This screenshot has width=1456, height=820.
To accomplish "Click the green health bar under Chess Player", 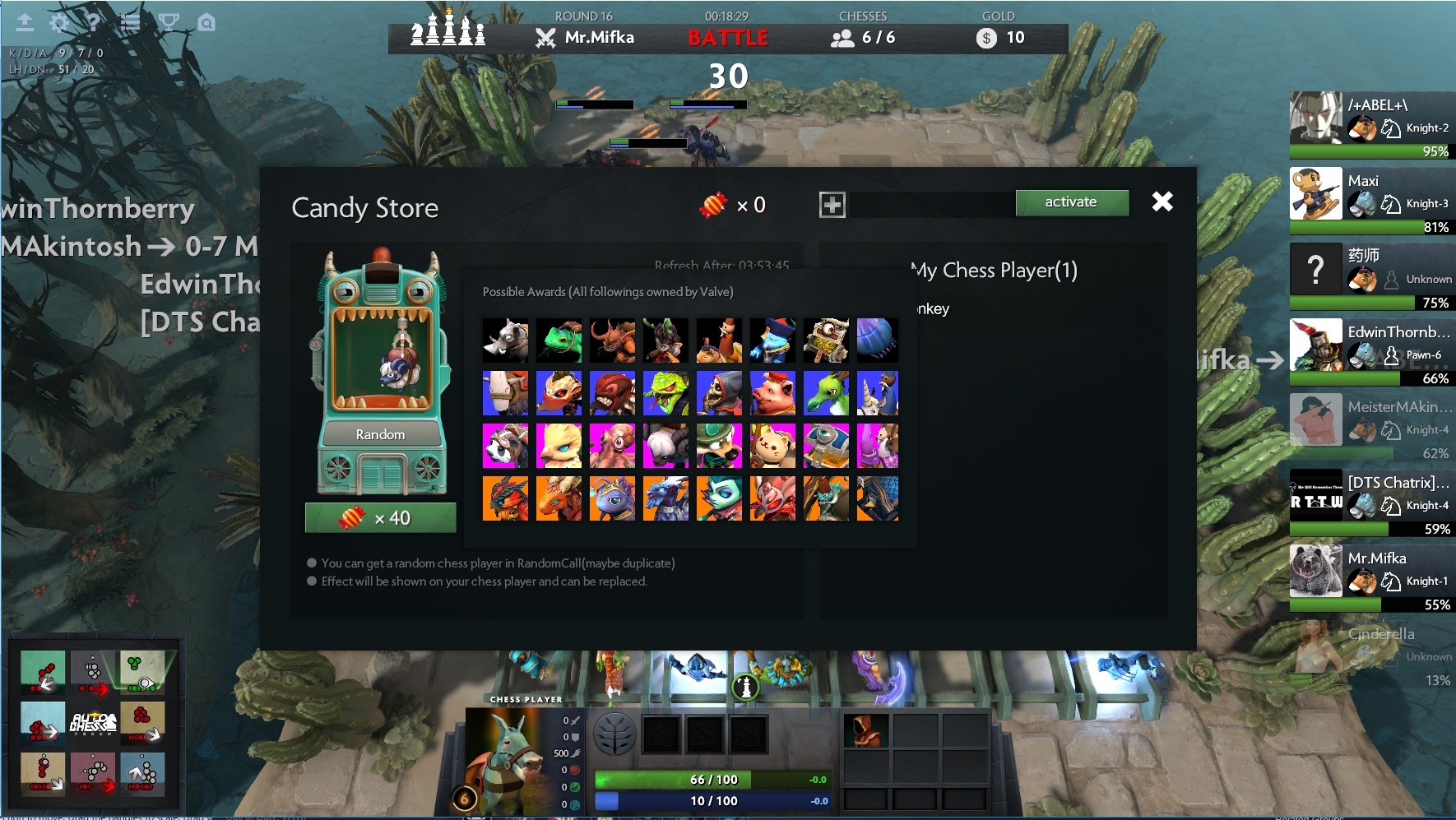I will click(x=712, y=780).
